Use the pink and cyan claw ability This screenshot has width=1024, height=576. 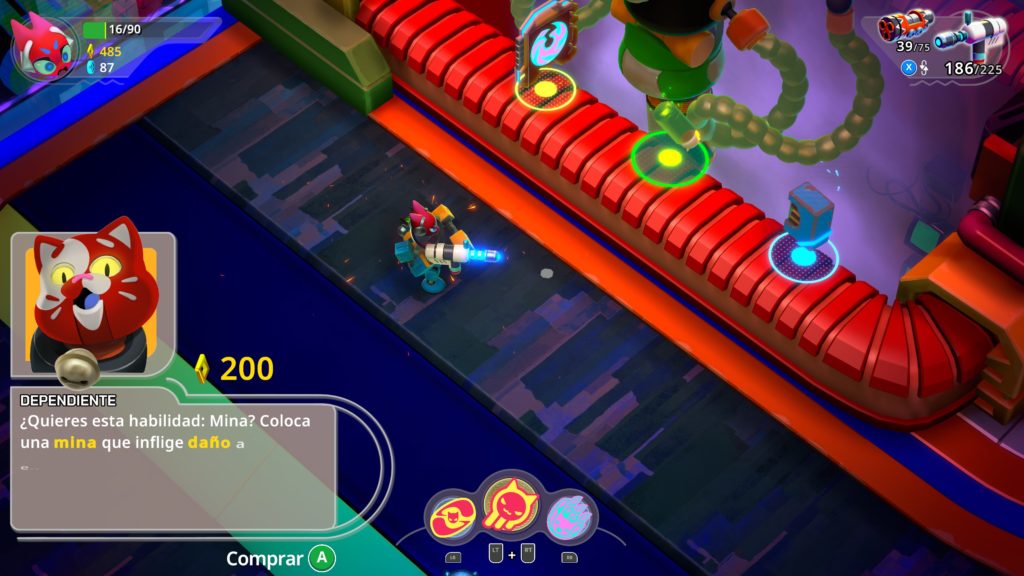(x=570, y=518)
